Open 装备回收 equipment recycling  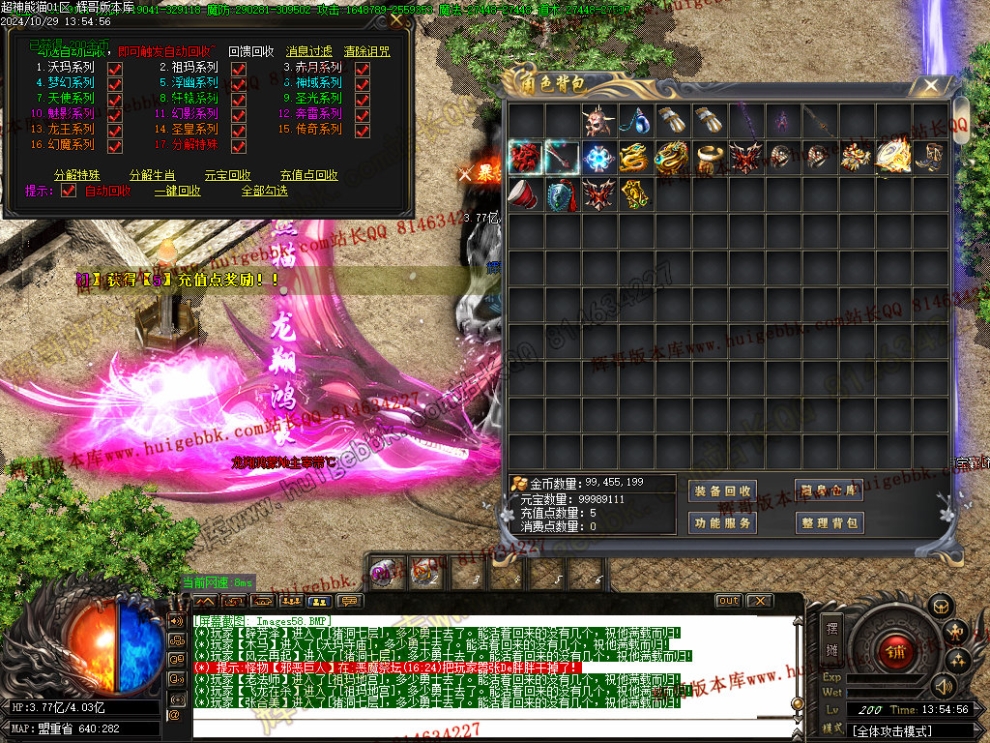[722, 491]
